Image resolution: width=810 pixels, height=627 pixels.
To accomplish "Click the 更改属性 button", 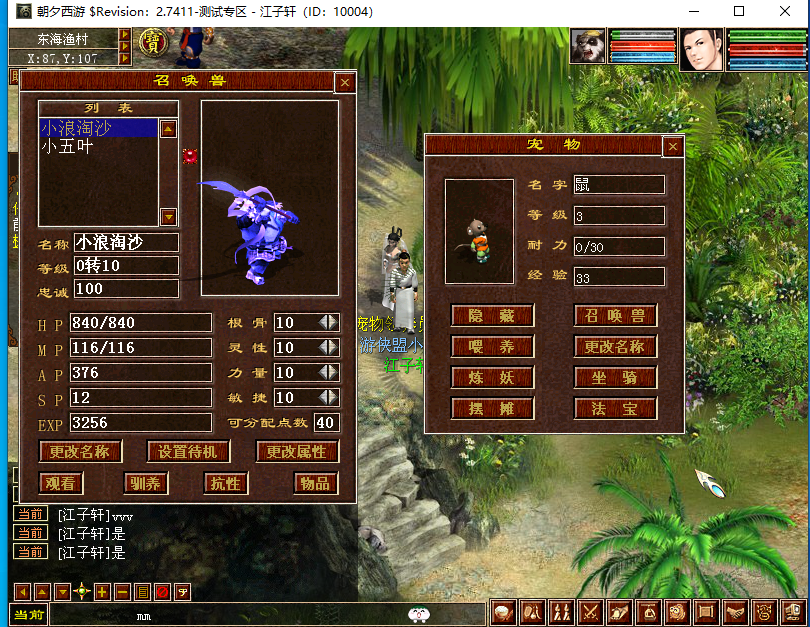I will (297, 452).
